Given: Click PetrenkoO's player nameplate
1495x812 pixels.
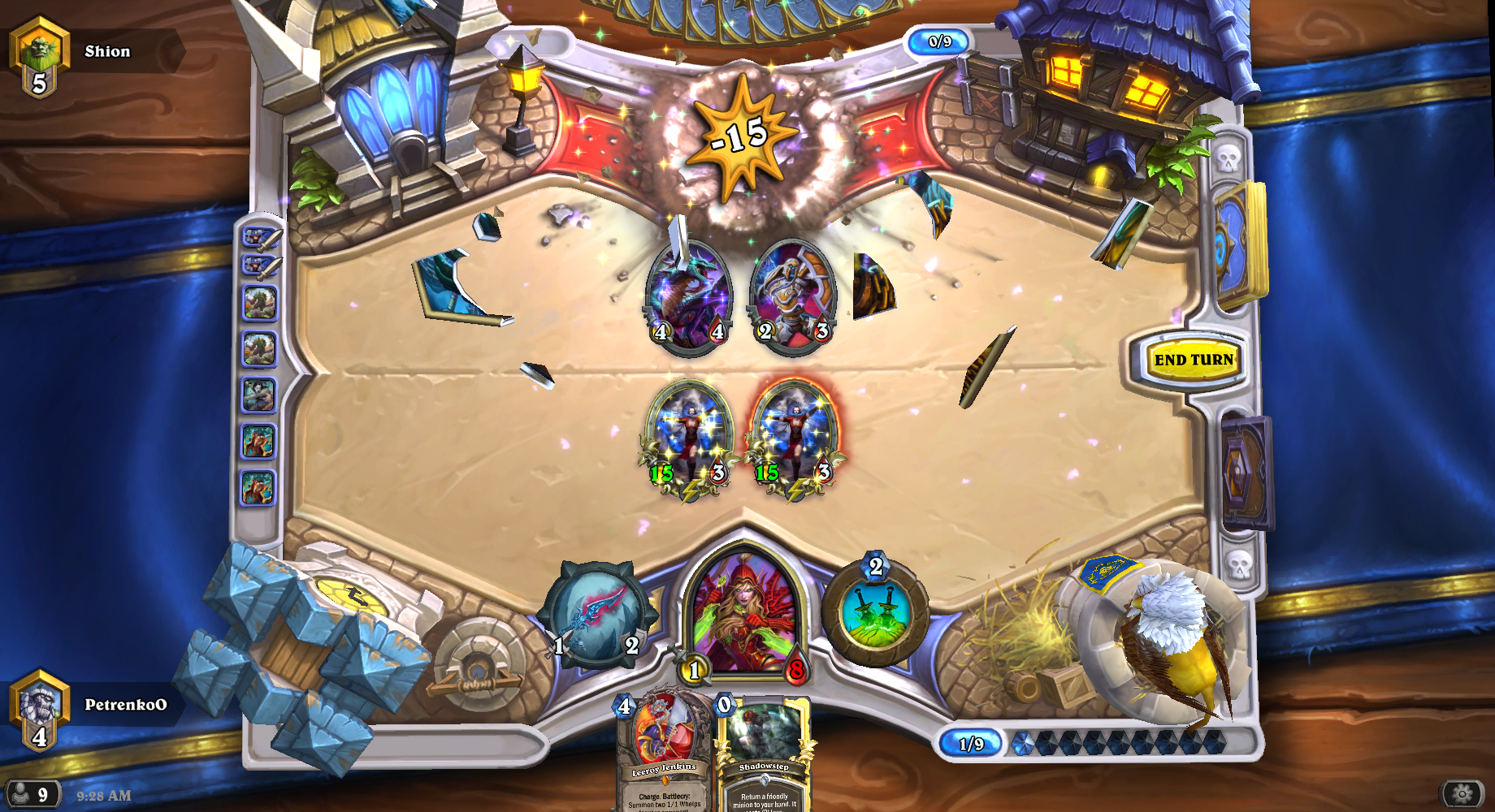Looking at the screenshot, I should (123, 705).
